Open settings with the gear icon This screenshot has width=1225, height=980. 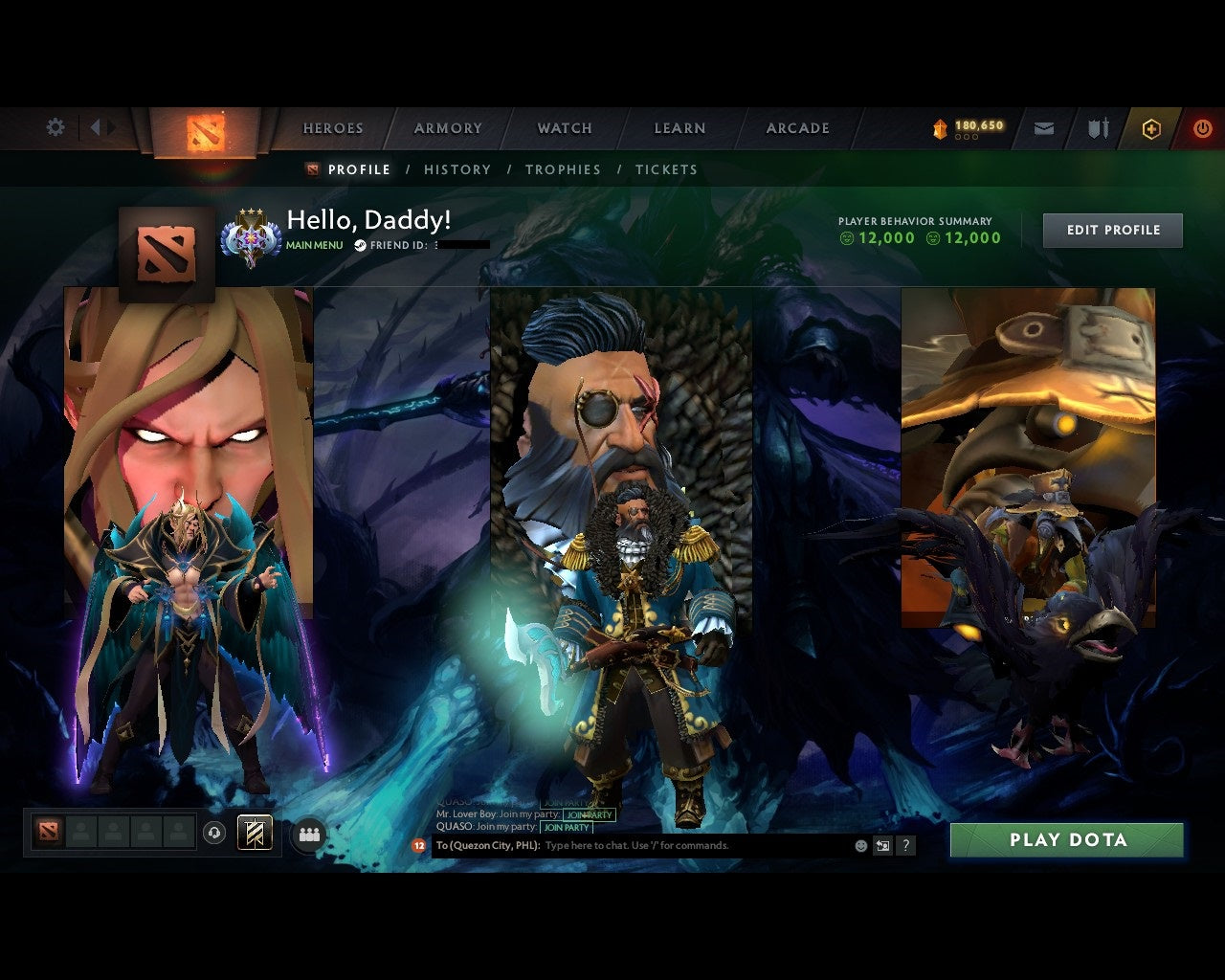tap(55, 126)
